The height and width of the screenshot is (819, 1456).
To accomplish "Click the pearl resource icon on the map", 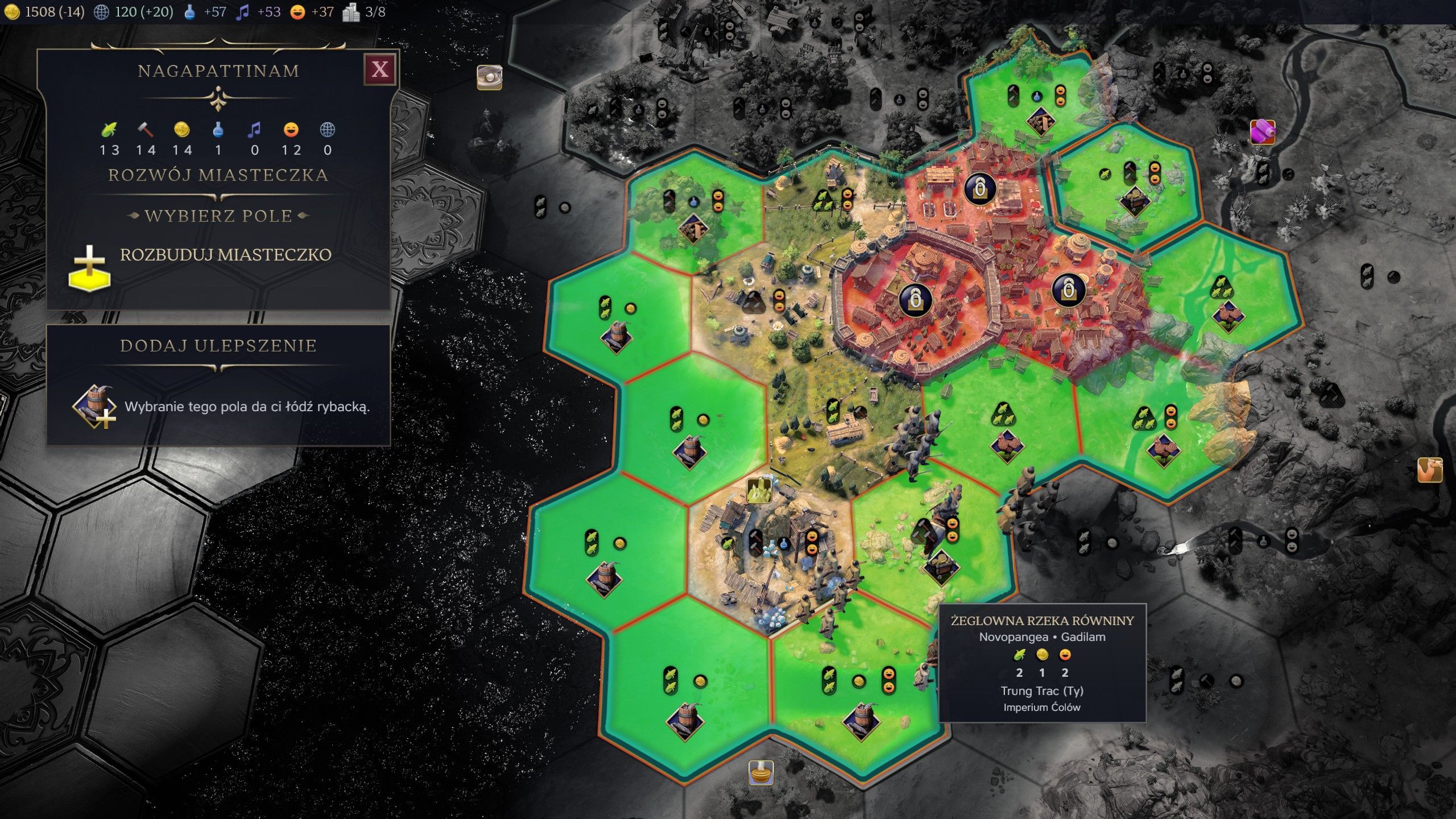I will (489, 77).
